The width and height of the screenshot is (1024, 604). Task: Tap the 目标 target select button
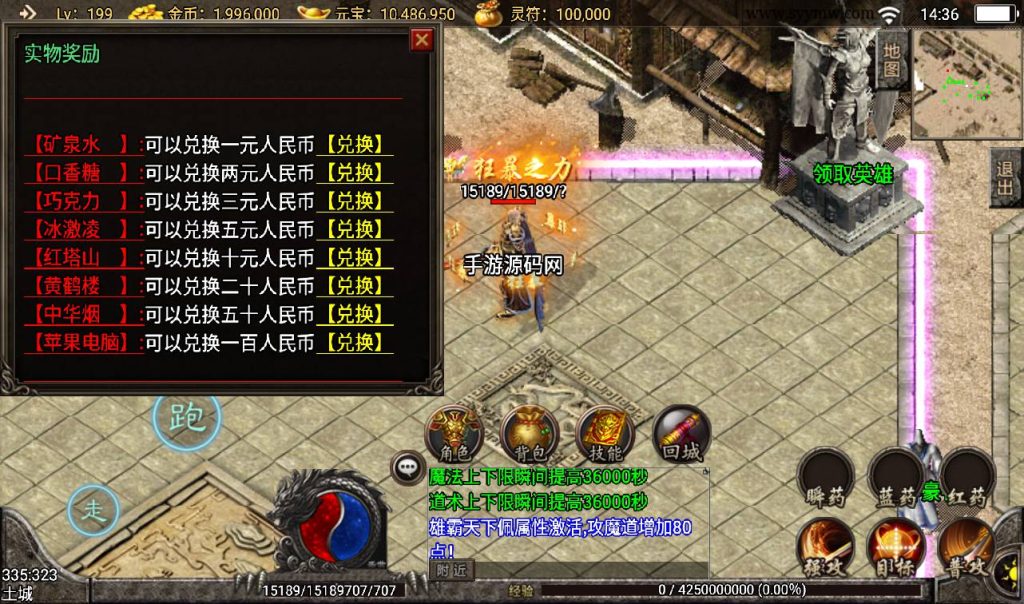point(895,548)
